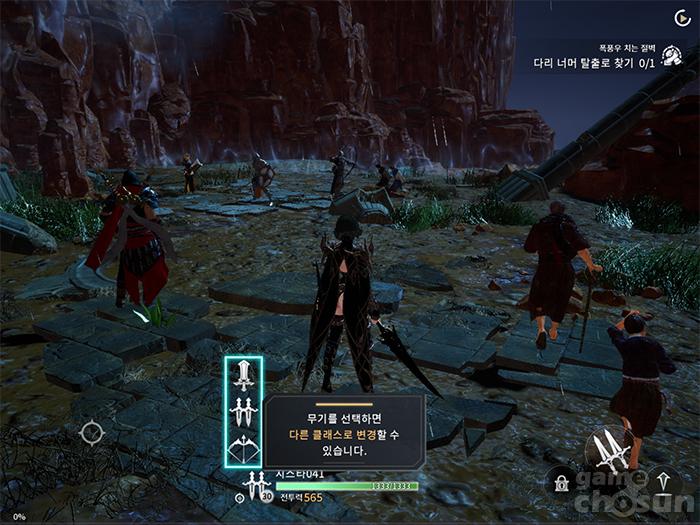This screenshot has width=700, height=525.
Task: Toggle the padlock target lock button
Action: coord(559,484)
